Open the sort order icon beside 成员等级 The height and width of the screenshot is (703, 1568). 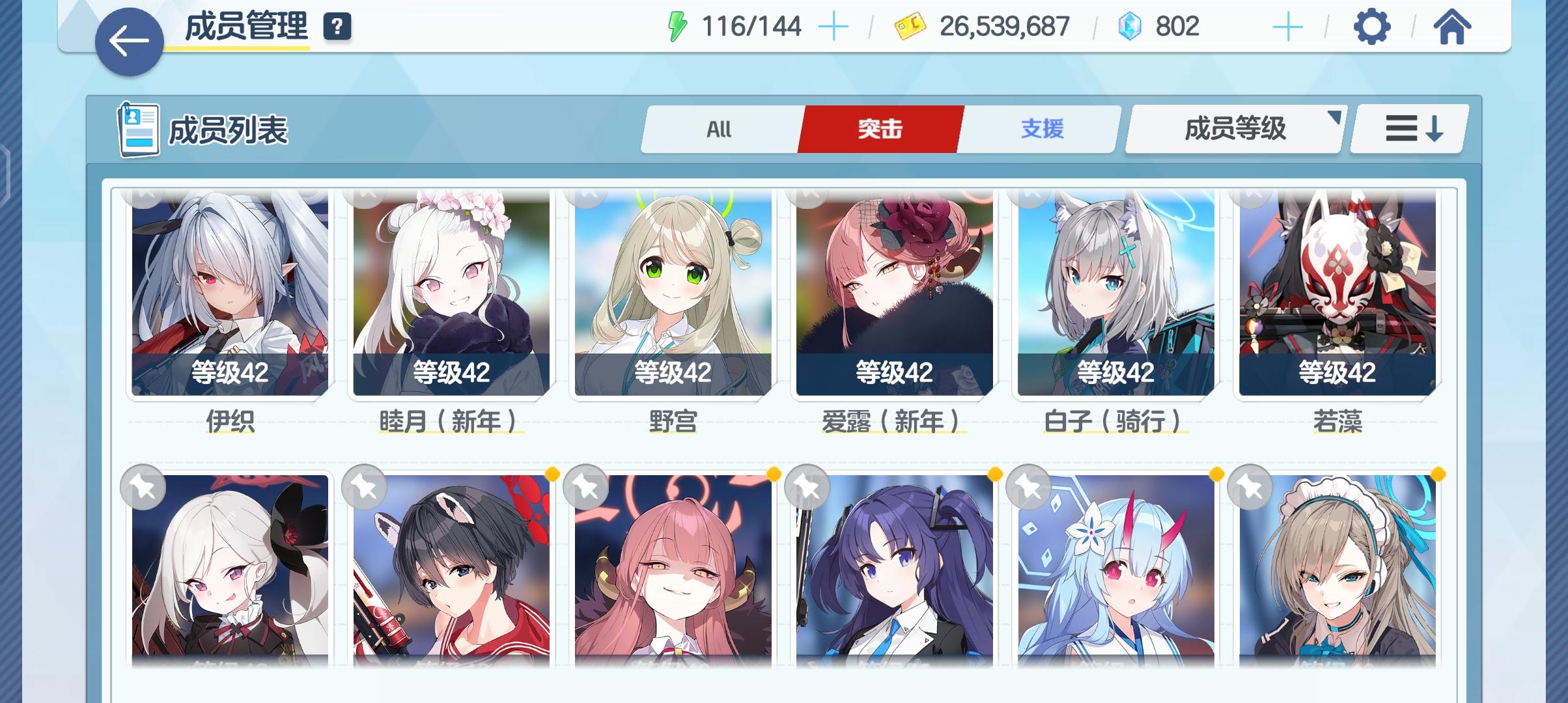click(x=1407, y=128)
